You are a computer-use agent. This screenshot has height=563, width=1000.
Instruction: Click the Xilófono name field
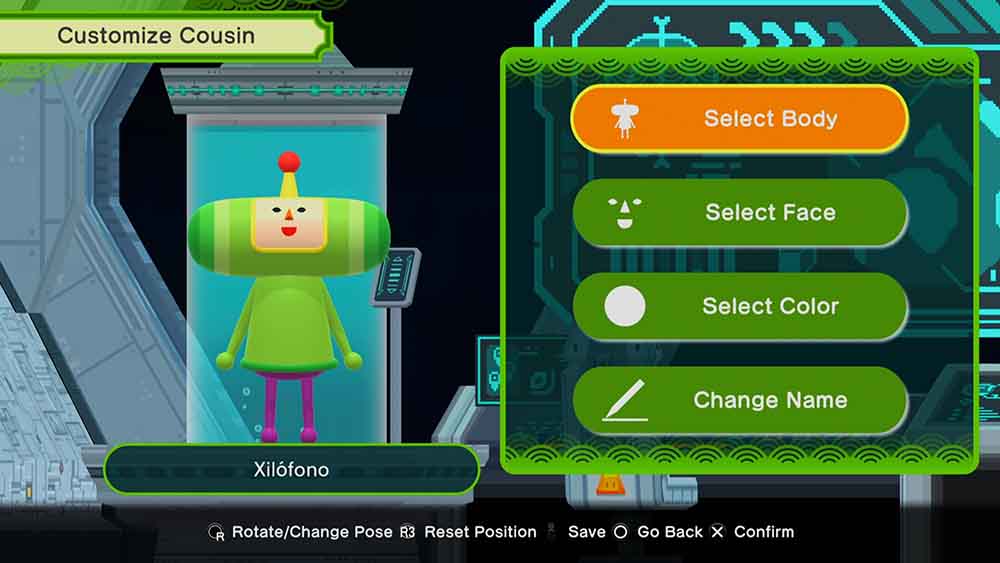(291, 469)
